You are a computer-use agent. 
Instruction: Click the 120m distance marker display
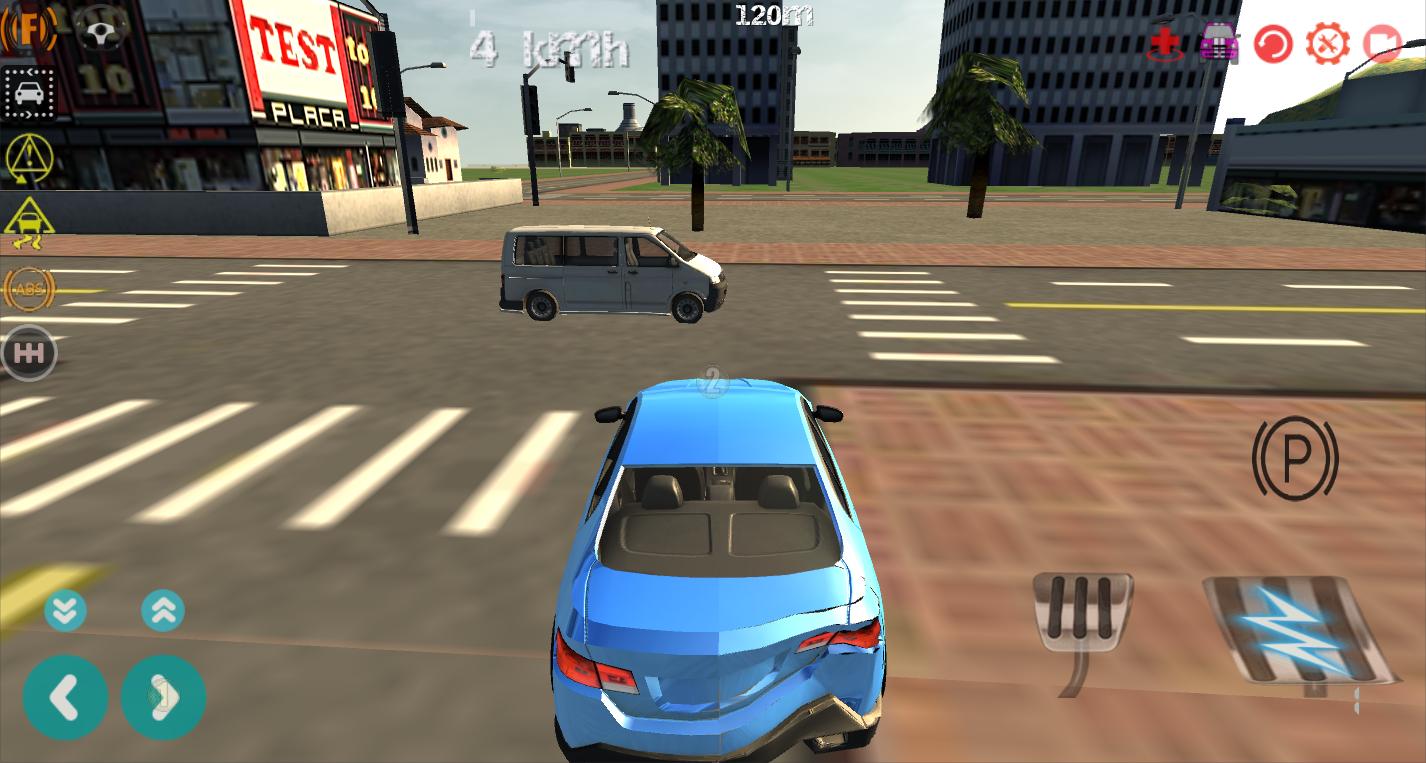pyautogui.click(x=773, y=15)
